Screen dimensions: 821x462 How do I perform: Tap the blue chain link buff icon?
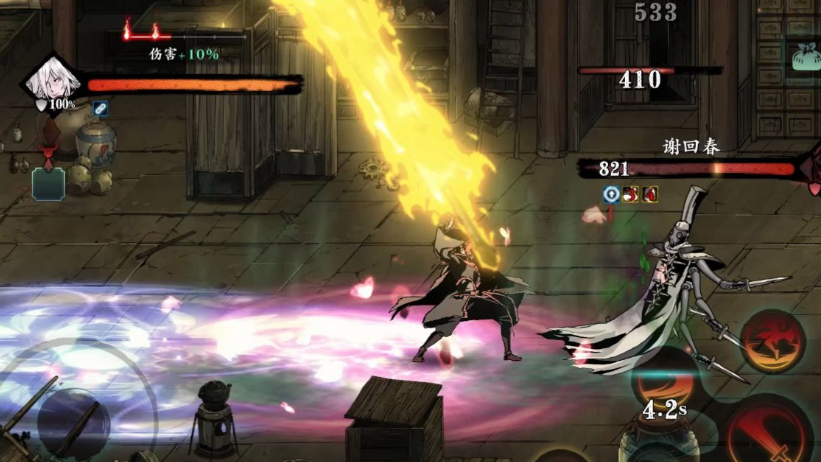click(101, 107)
